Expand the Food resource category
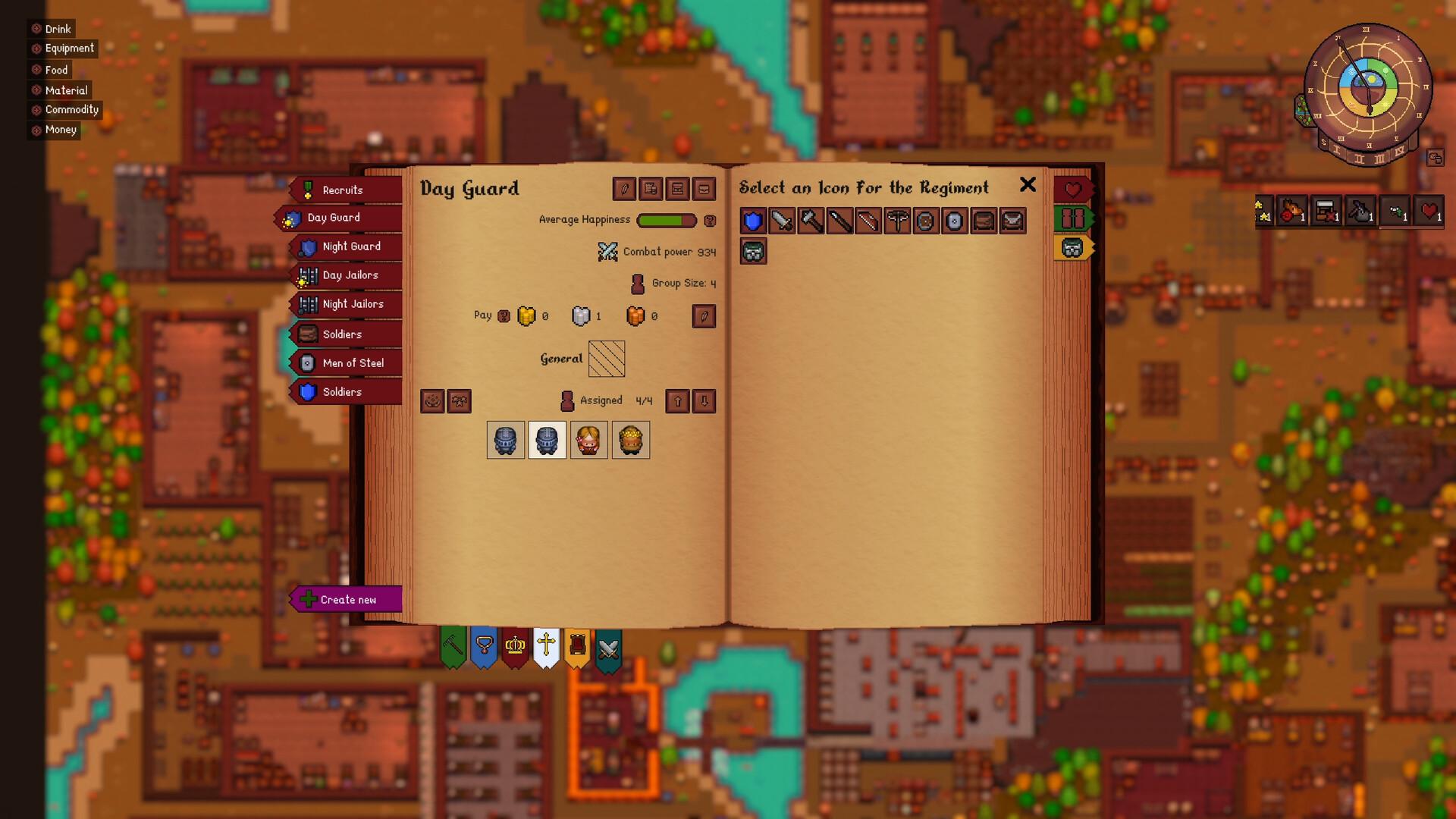 coord(50,69)
